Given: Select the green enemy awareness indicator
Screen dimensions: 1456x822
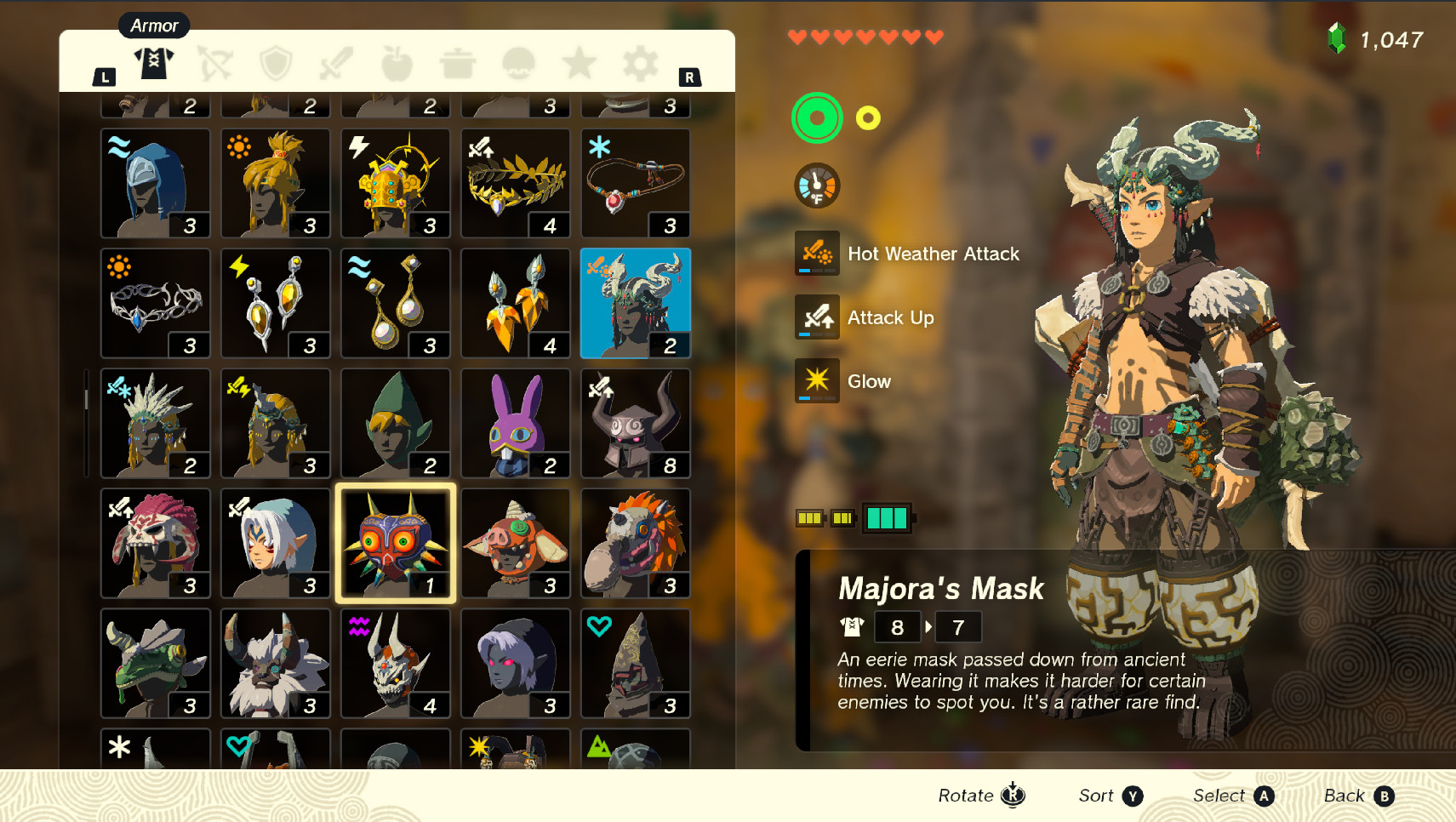Looking at the screenshot, I should coord(815,118).
